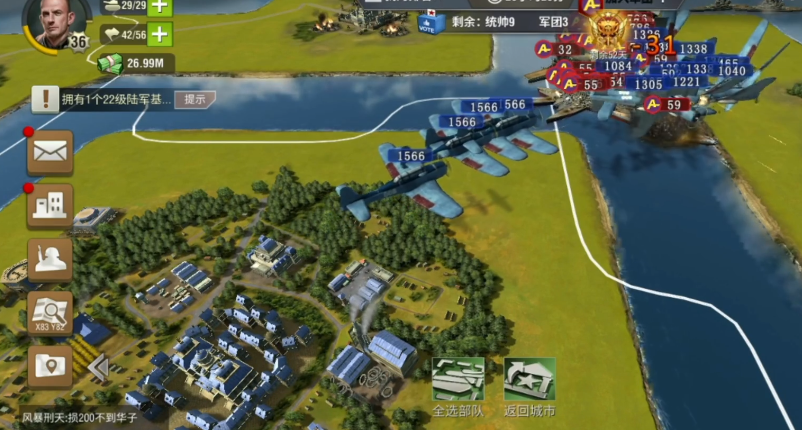Add more troops with the 29/29 plus button
Screen dimensions: 802x430
click(160, 7)
